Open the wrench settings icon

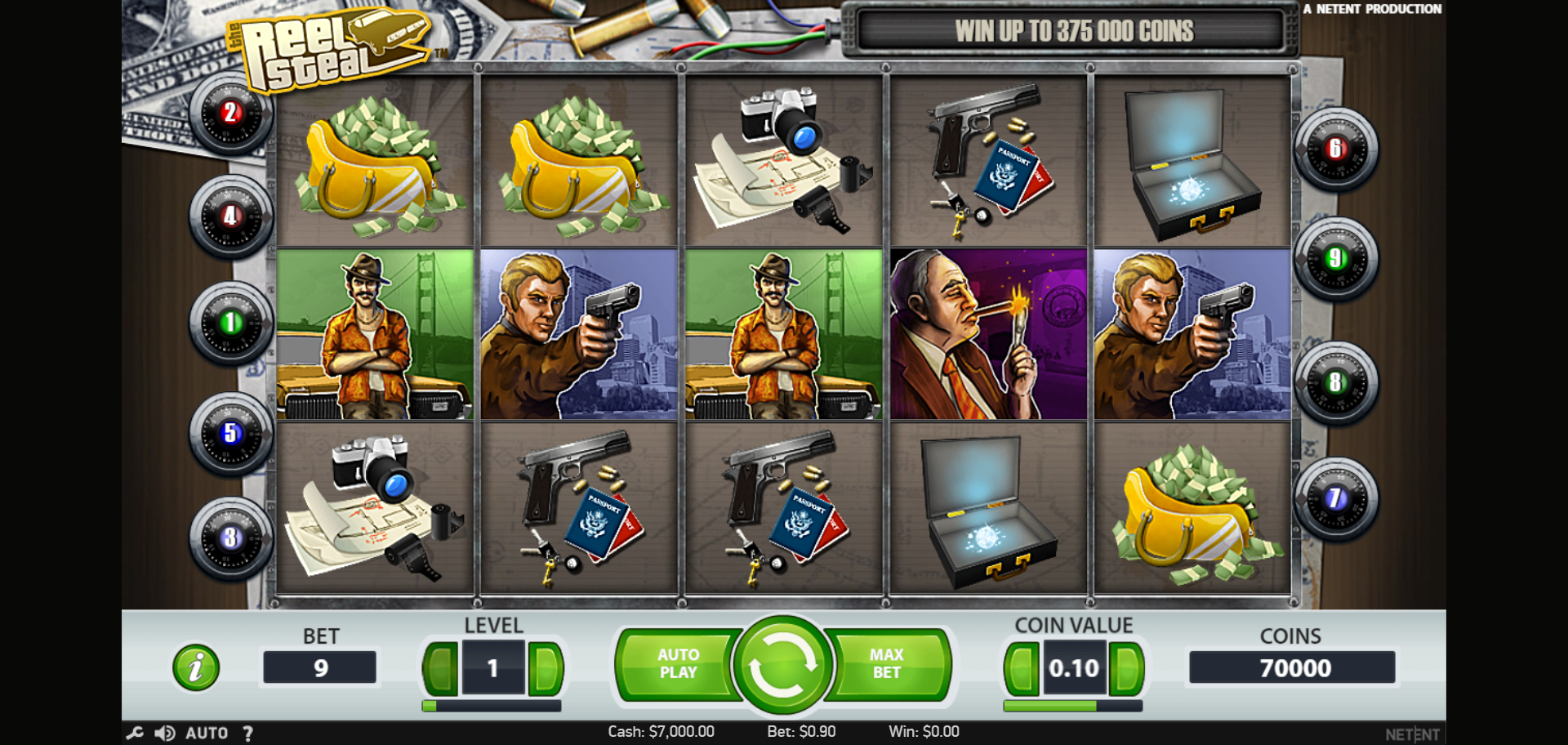135,733
